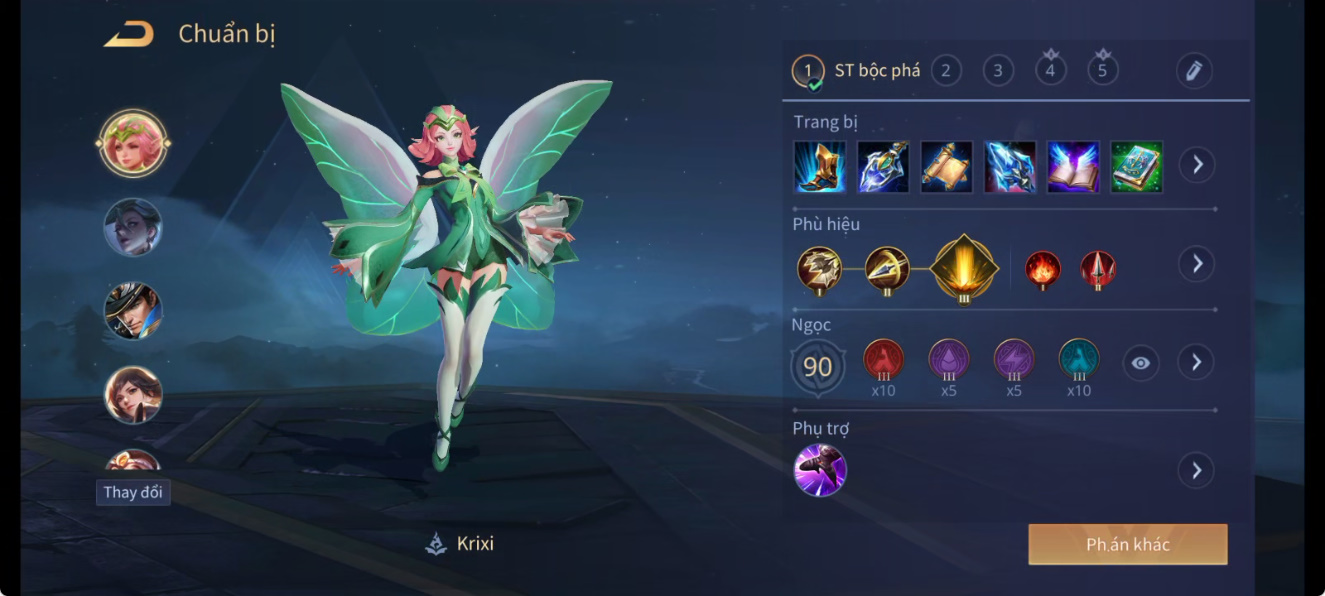Image resolution: width=1325 pixels, height=596 pixels.
Task: Edit the preset with the pencil icon
Action: [x=1193, y=70]
